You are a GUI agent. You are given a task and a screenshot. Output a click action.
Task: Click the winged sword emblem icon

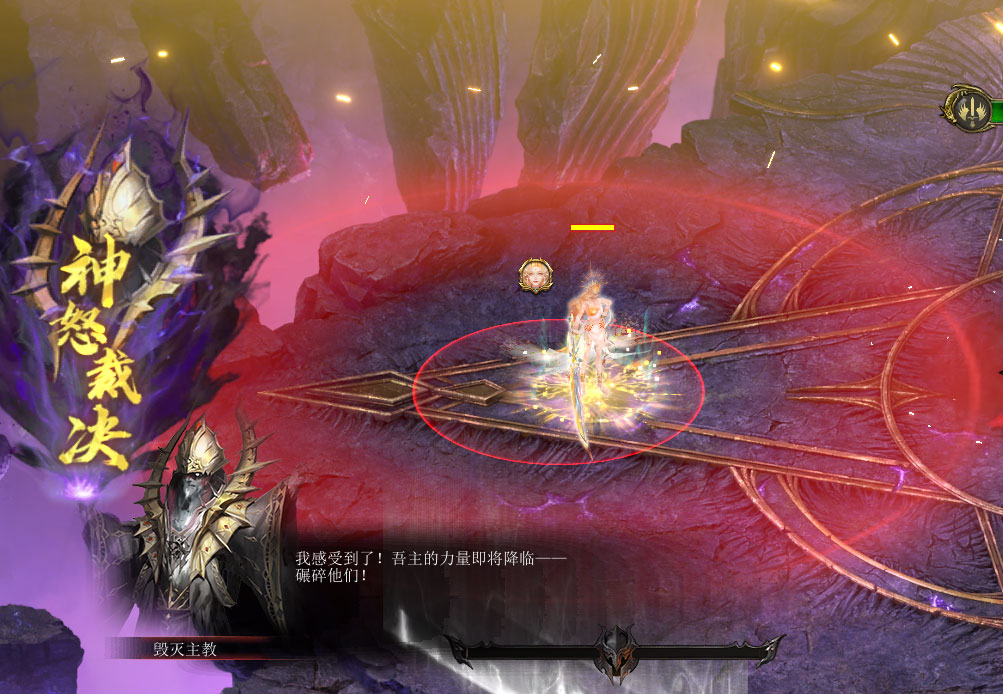point(966,107)
